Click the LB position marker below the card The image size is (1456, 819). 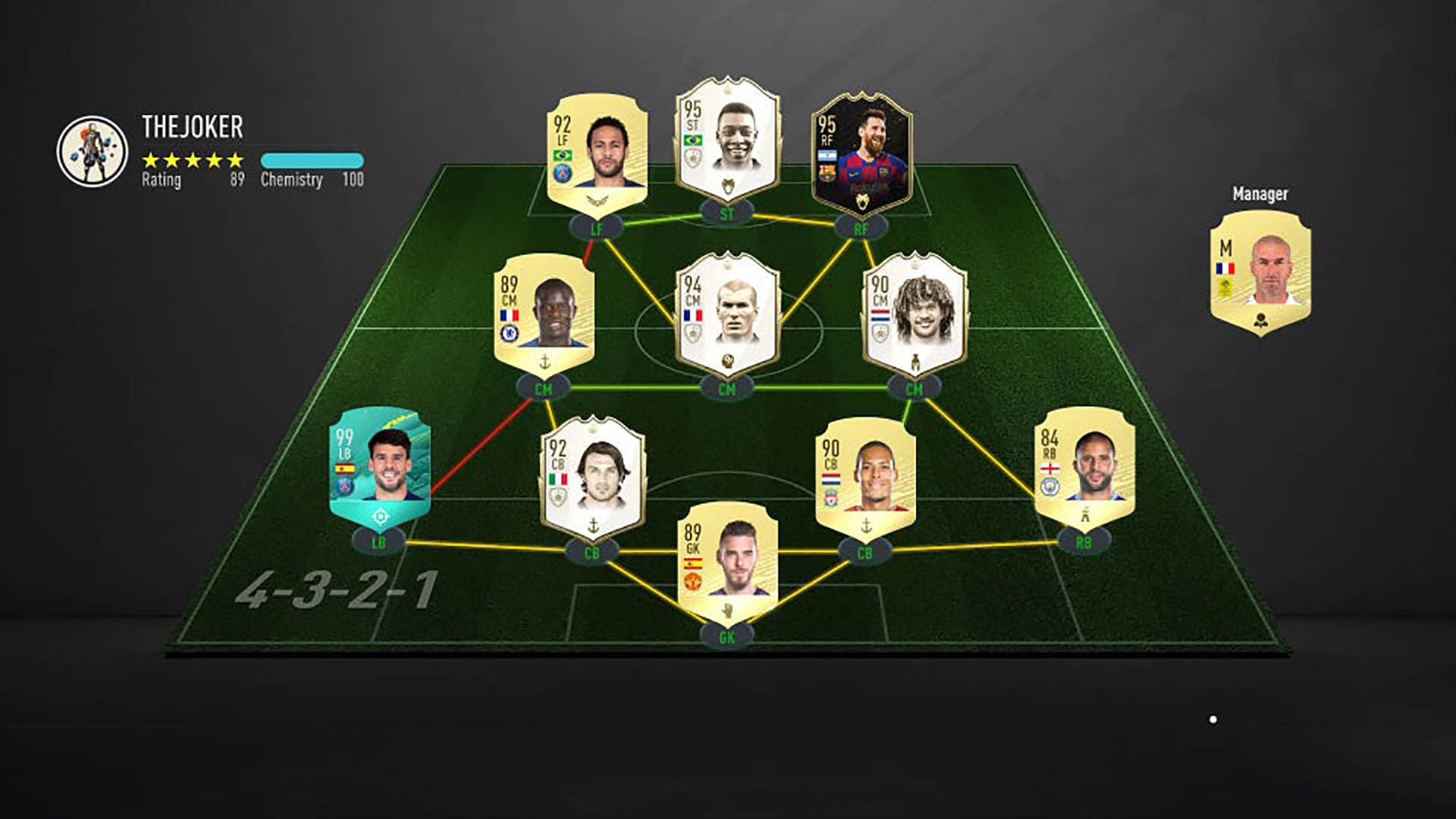pos(379,541)
